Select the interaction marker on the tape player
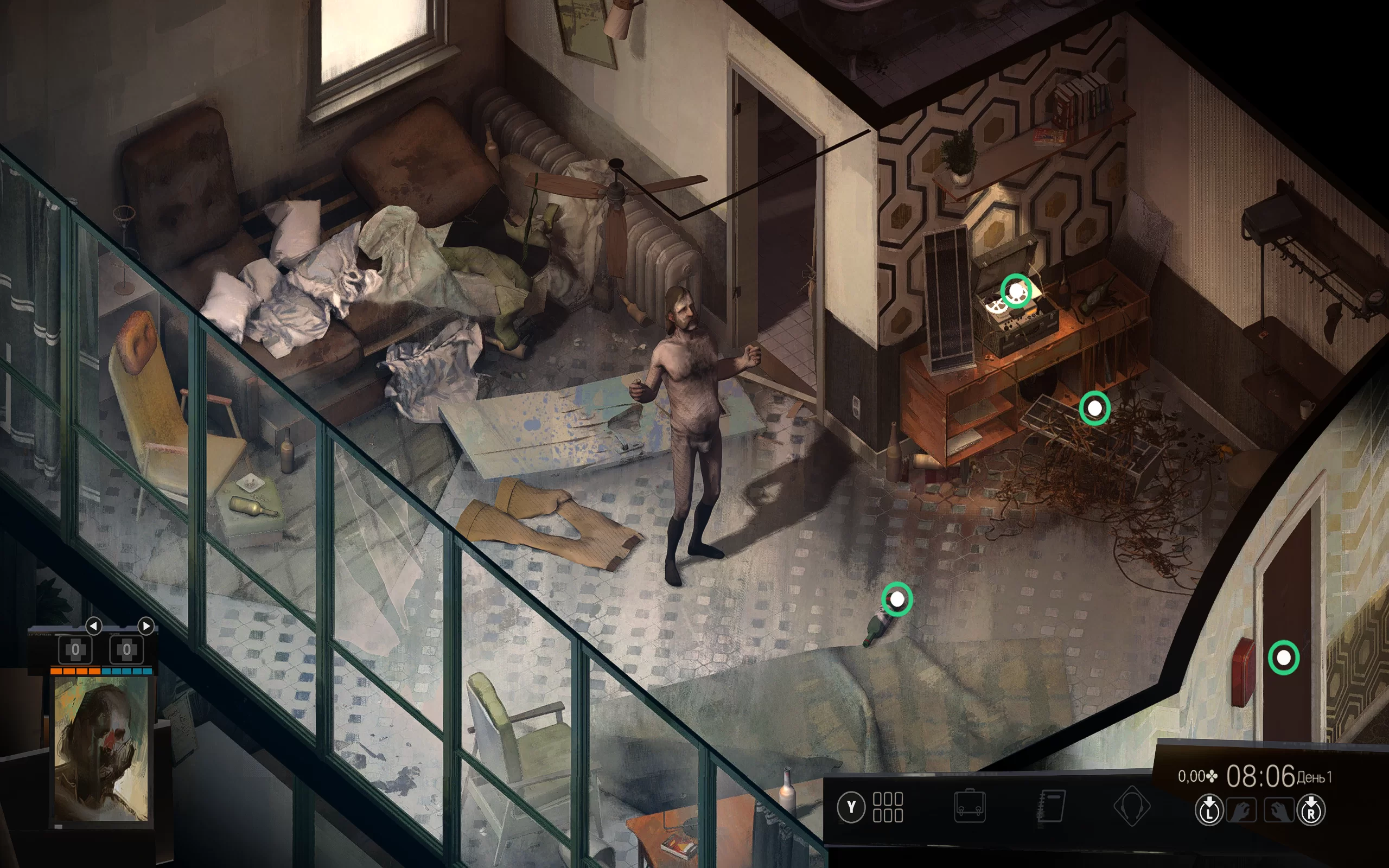1389x868 pixels. [x=1016, y=291]
